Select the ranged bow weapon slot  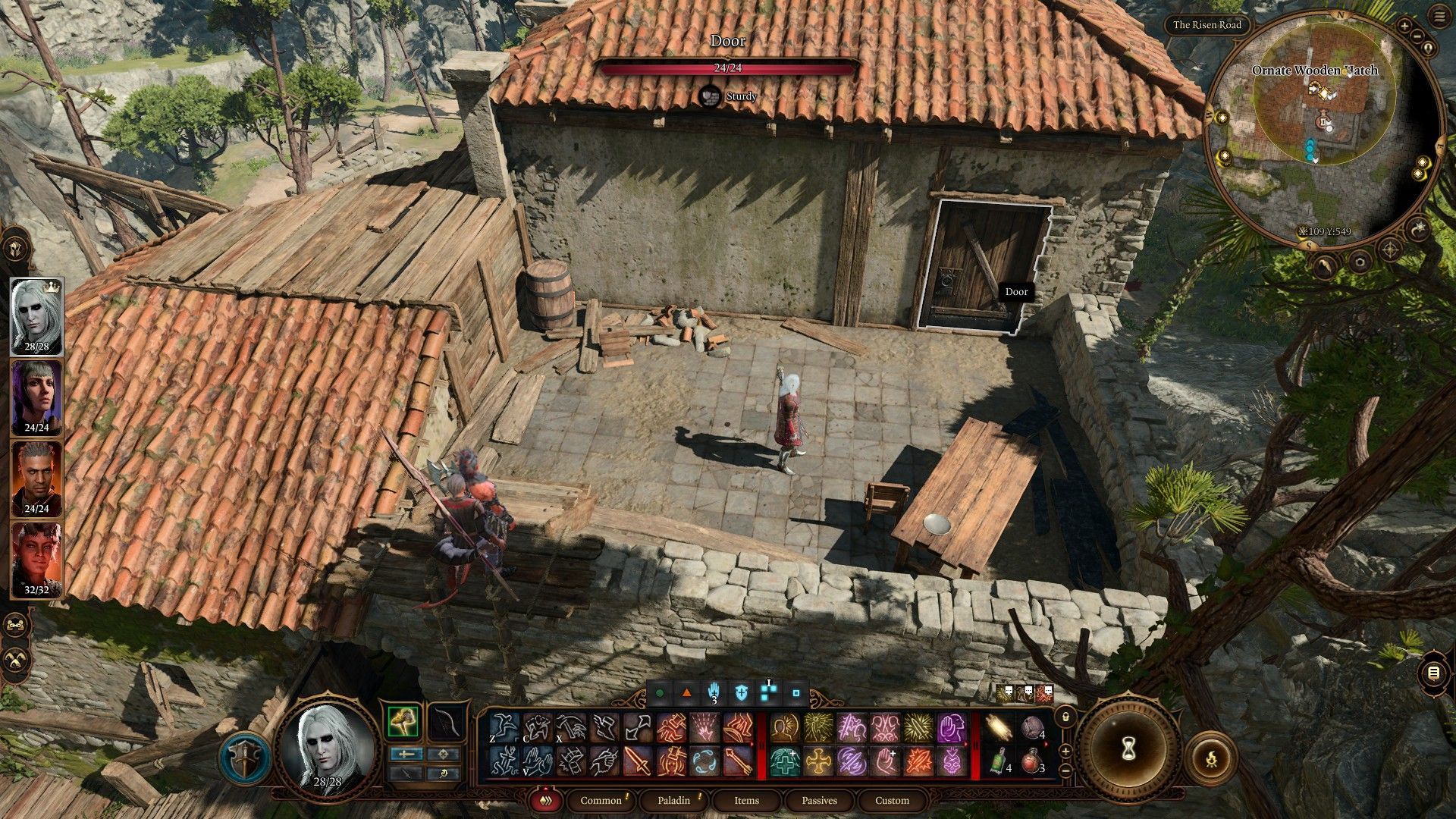pyautogui.click(x=446, y=722)
